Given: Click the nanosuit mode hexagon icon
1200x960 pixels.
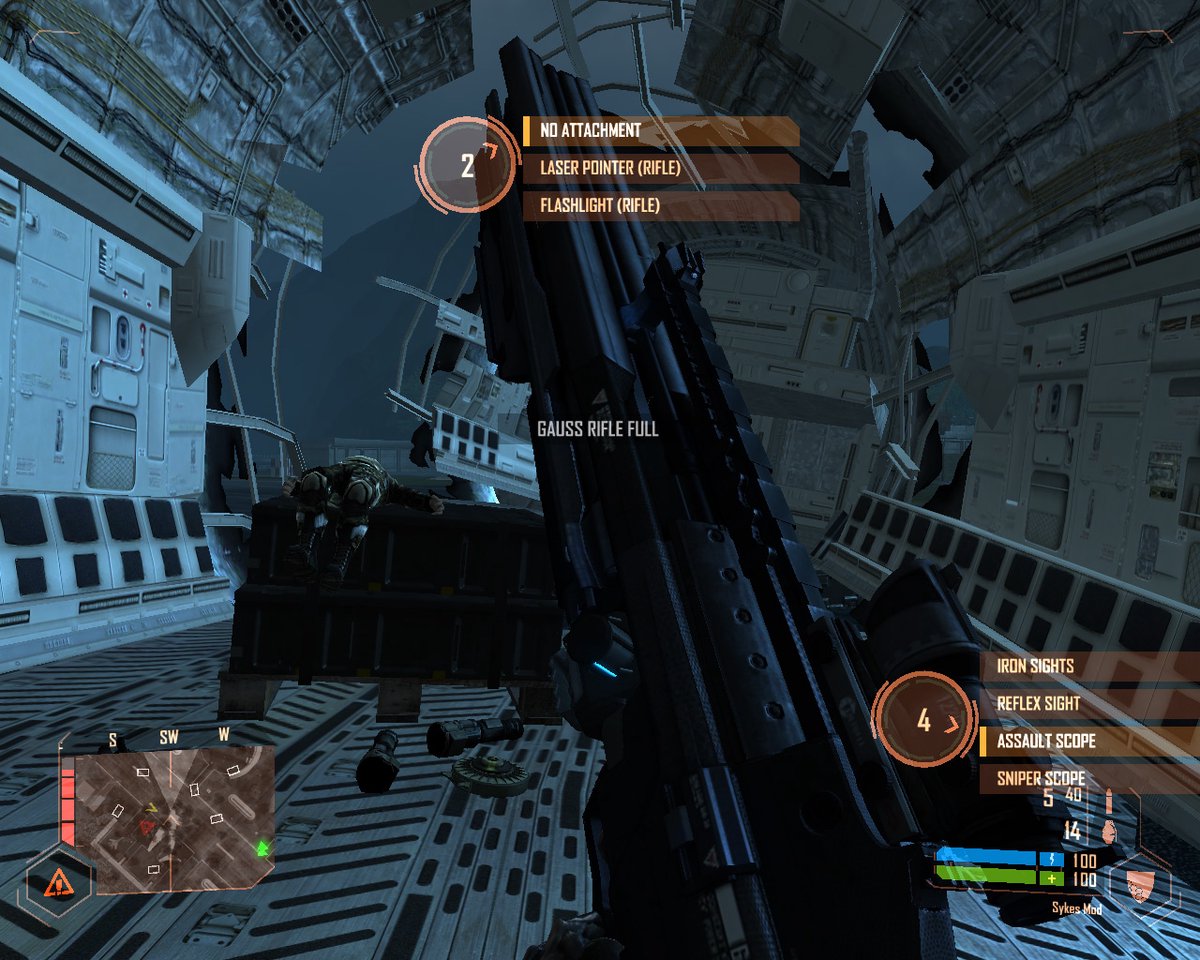Looking at the screenshot, I should click(x=1139, y=883).
